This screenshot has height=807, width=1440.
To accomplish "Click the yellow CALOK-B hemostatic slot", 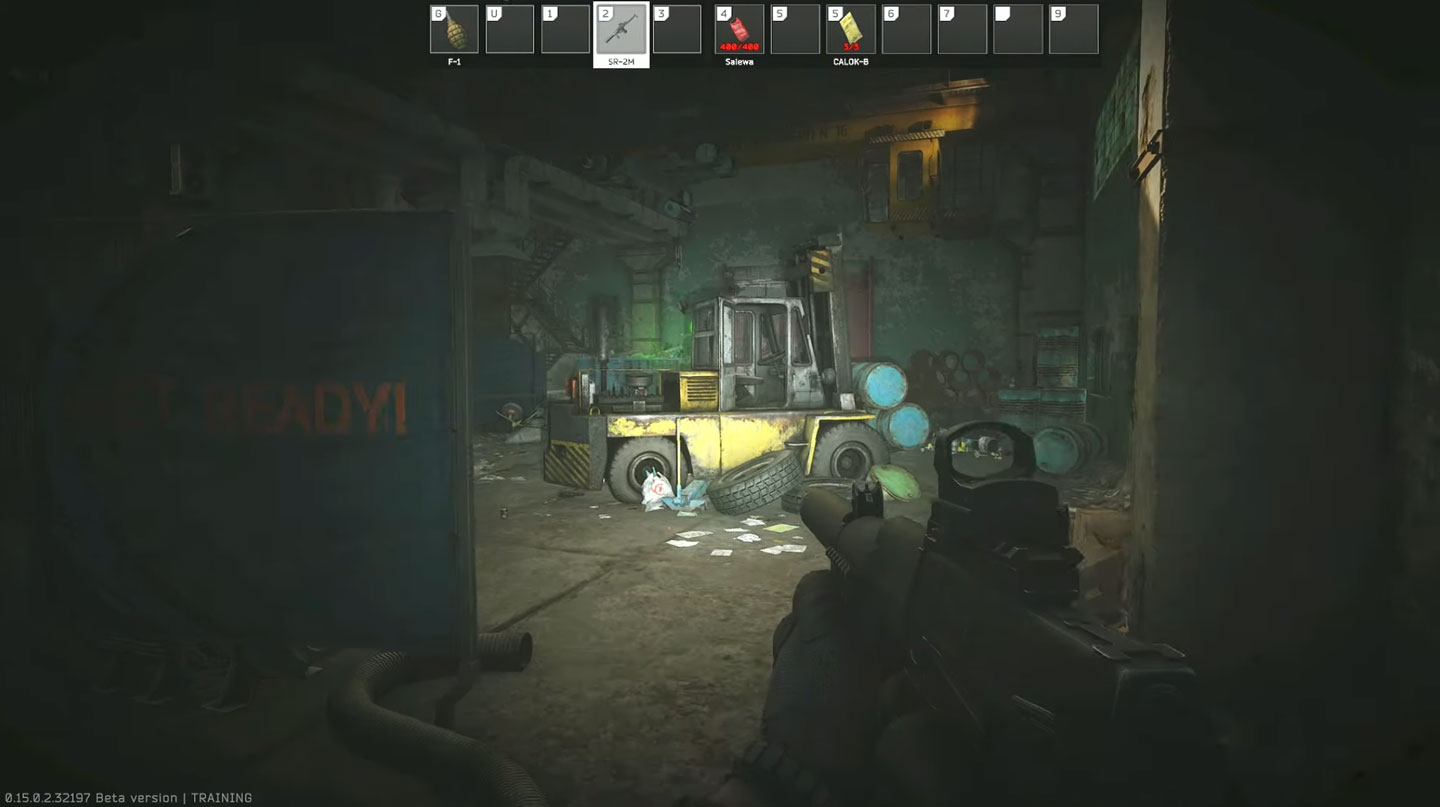I will [x=851, y=29].
